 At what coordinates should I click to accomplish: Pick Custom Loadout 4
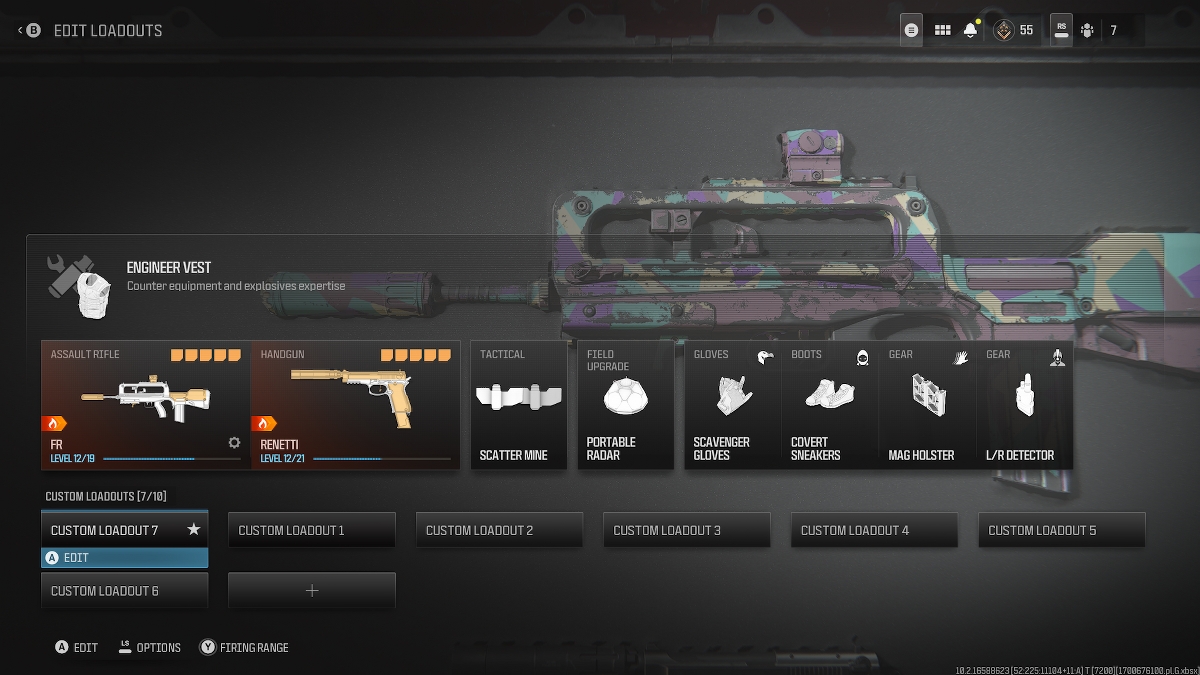point(874,530)
